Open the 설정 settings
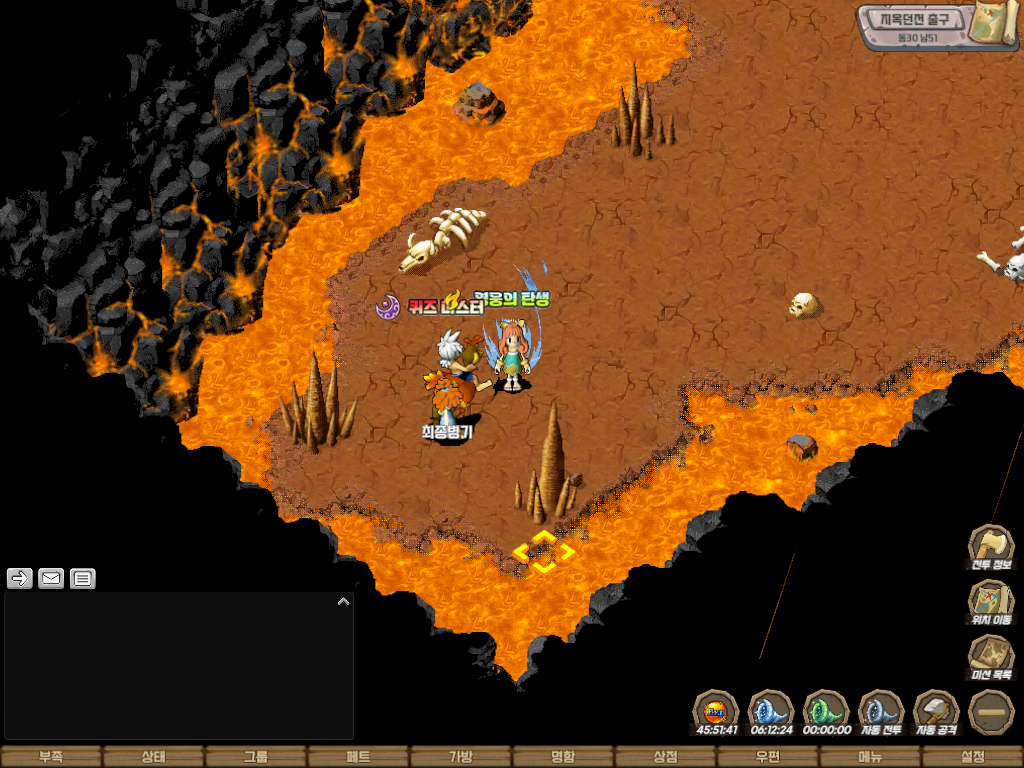The width and height of the screenshot is (1024, 768). pos(972,757)
